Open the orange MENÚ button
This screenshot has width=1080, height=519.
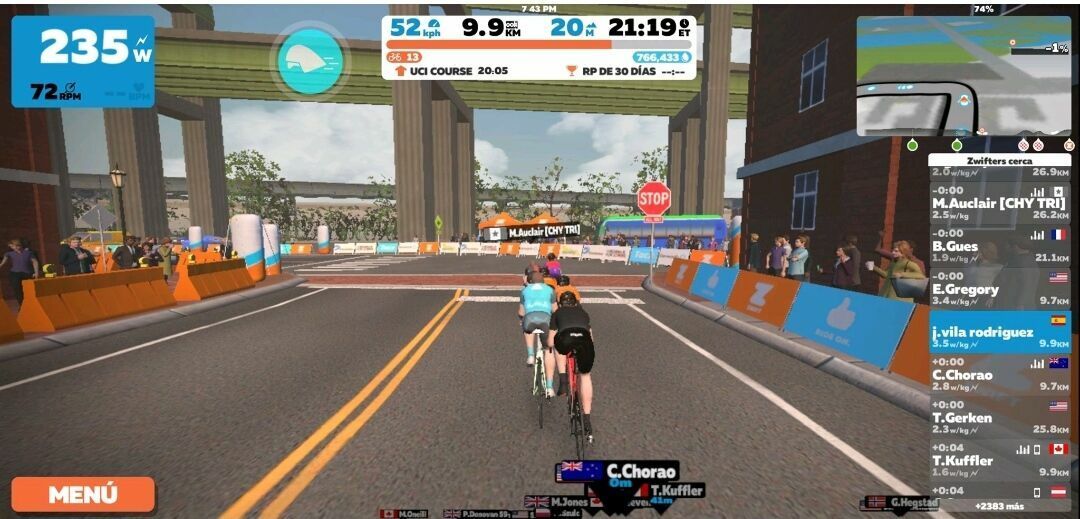83,494
